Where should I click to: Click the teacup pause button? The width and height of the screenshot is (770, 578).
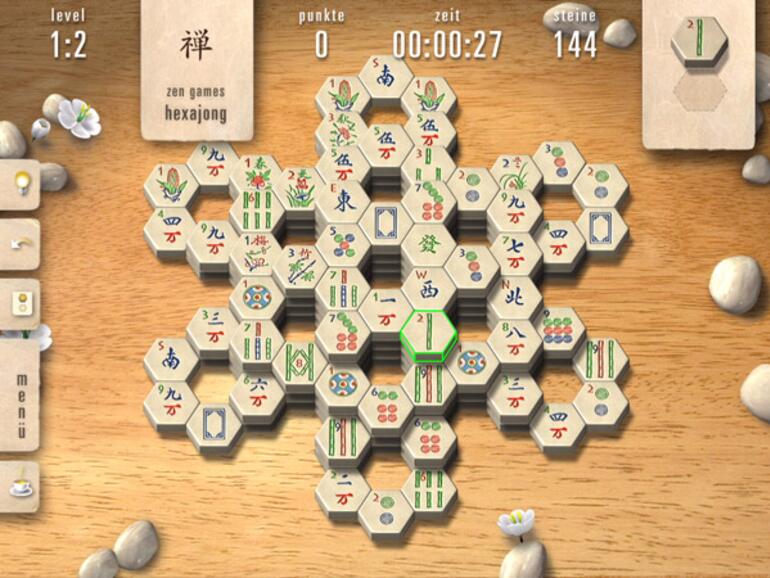pos(19,486)
